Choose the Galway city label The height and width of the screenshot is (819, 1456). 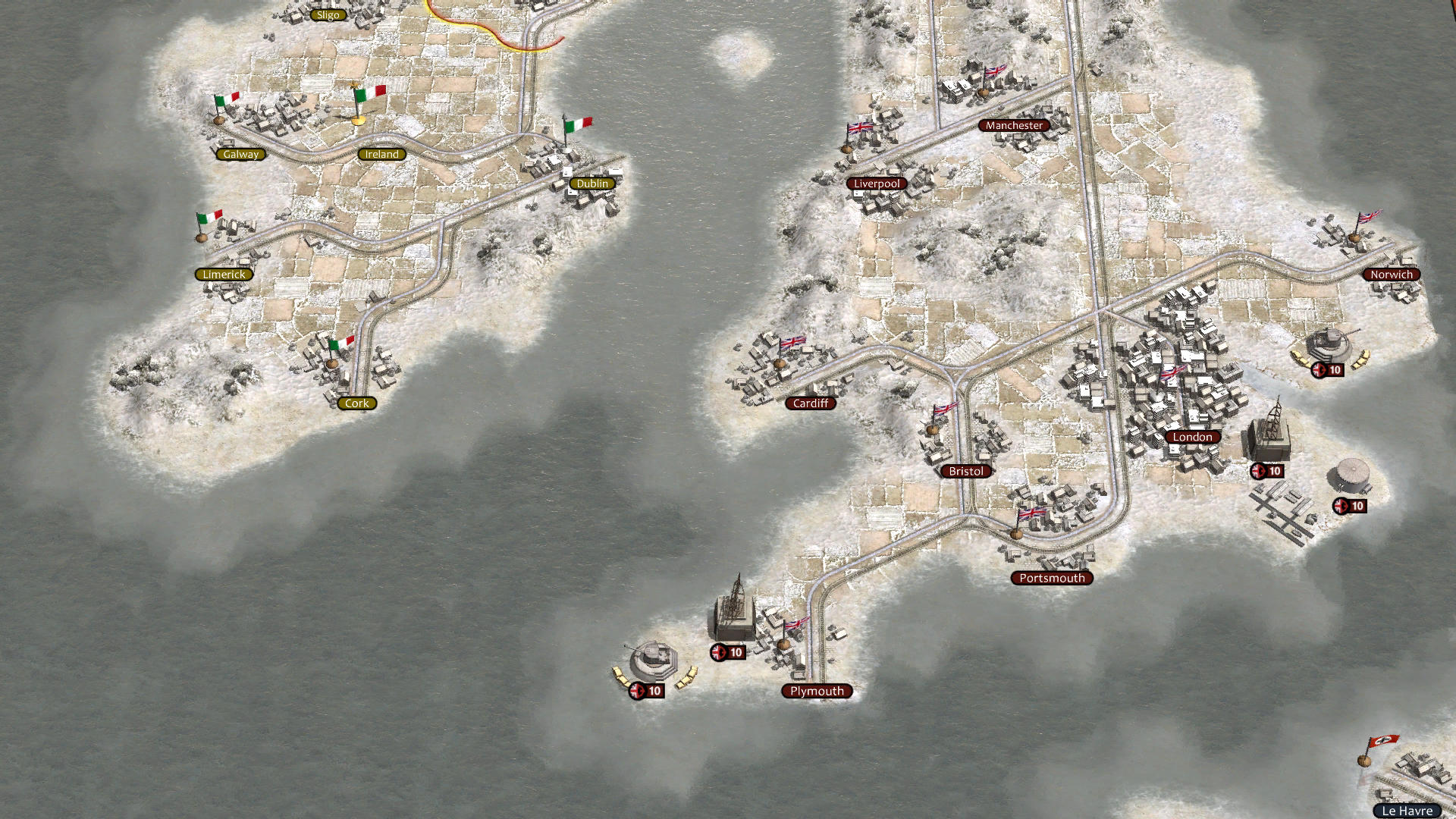tap(241, 154)
